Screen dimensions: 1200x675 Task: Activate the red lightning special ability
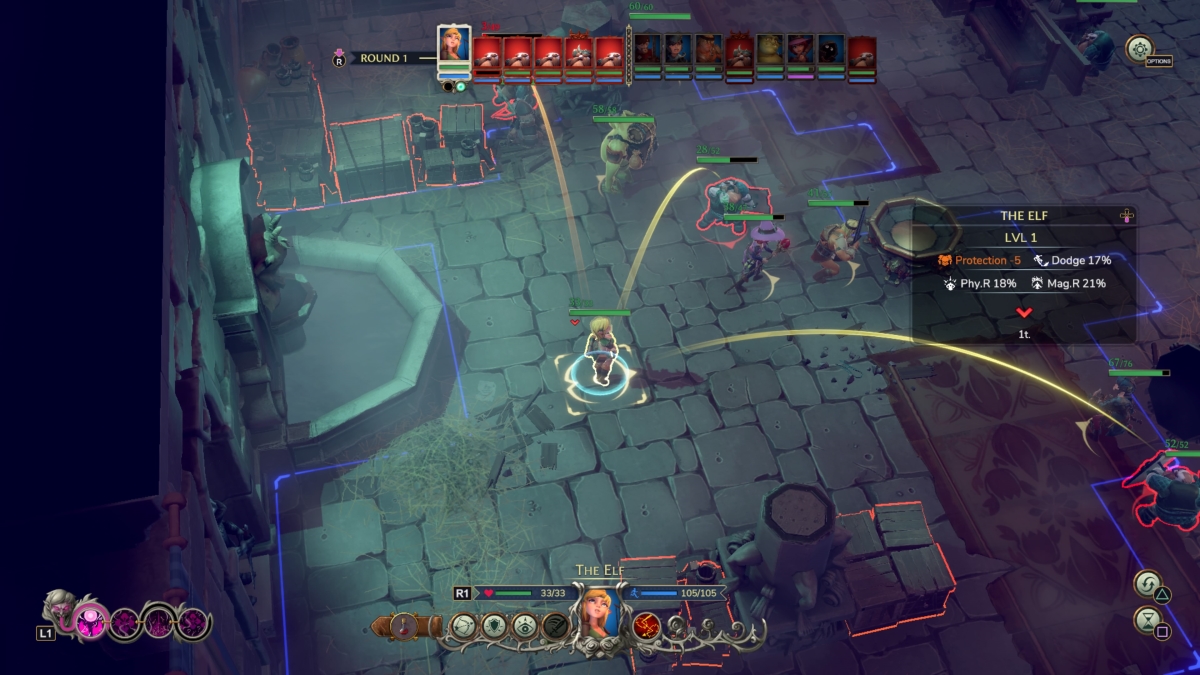(x=646, y=627)
